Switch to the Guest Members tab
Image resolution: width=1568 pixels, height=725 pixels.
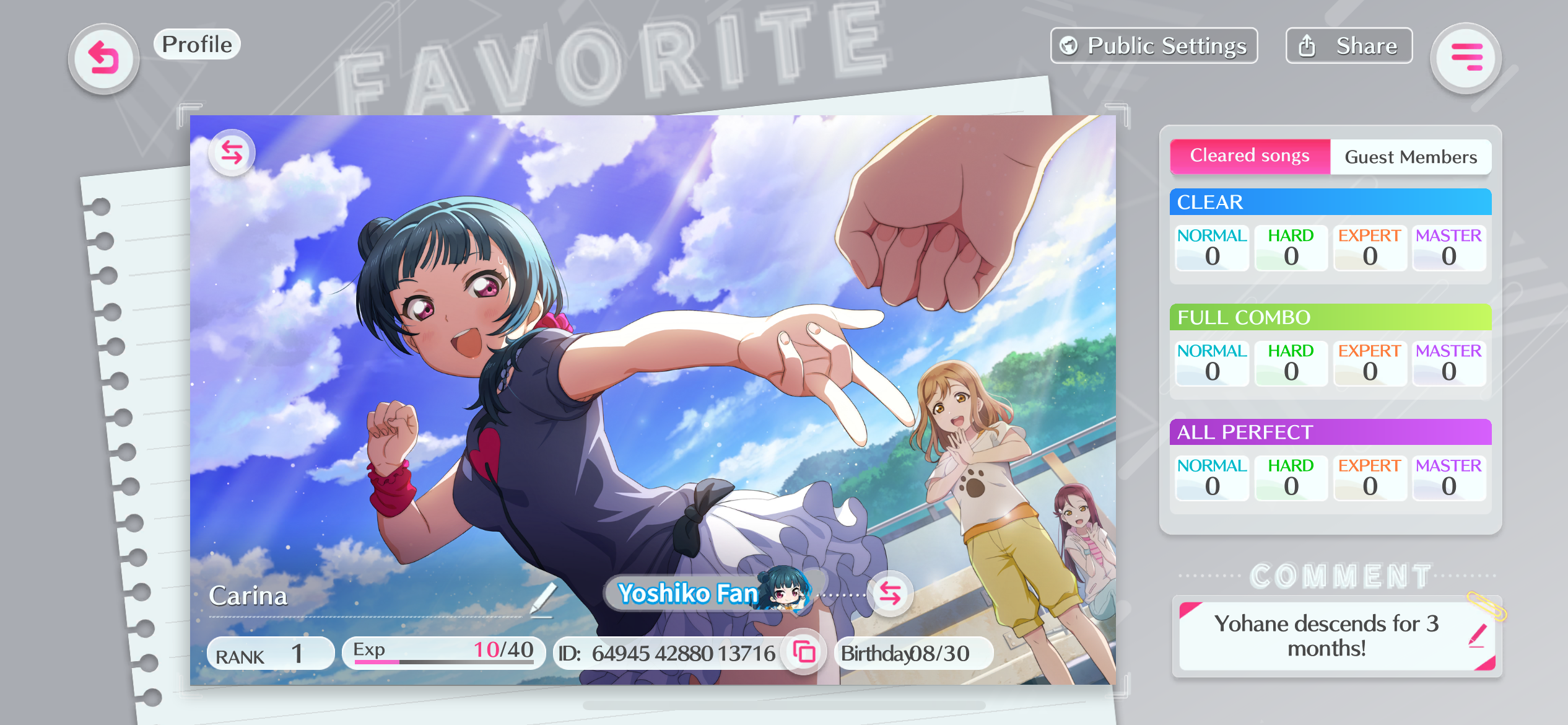click(x=1410, y=157)
